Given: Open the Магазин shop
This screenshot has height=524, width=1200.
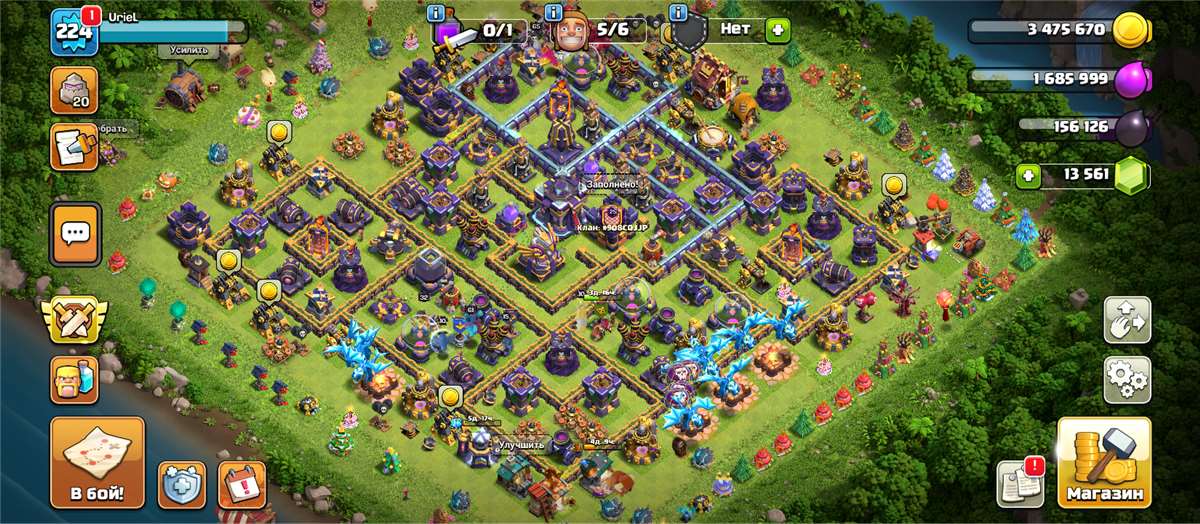Looking at the screenshot, I should click(x=1104, y=462).
